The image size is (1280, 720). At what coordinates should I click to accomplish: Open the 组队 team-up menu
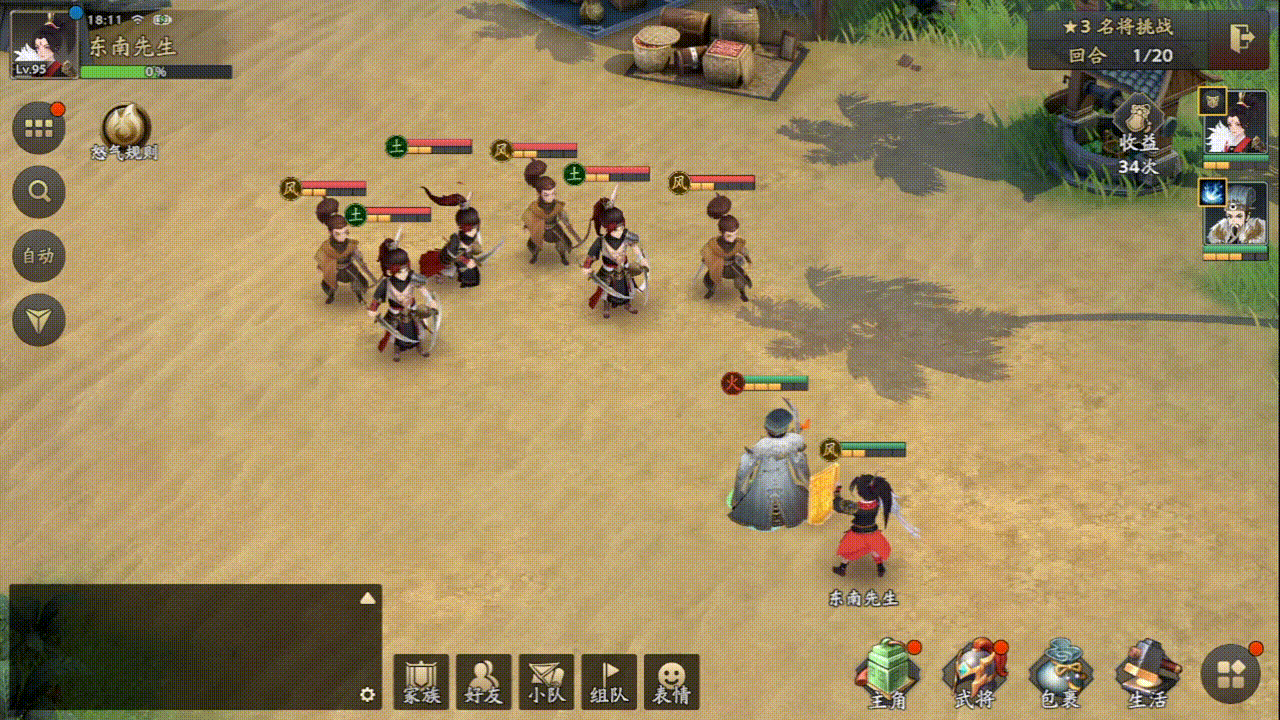pos(609,682)
